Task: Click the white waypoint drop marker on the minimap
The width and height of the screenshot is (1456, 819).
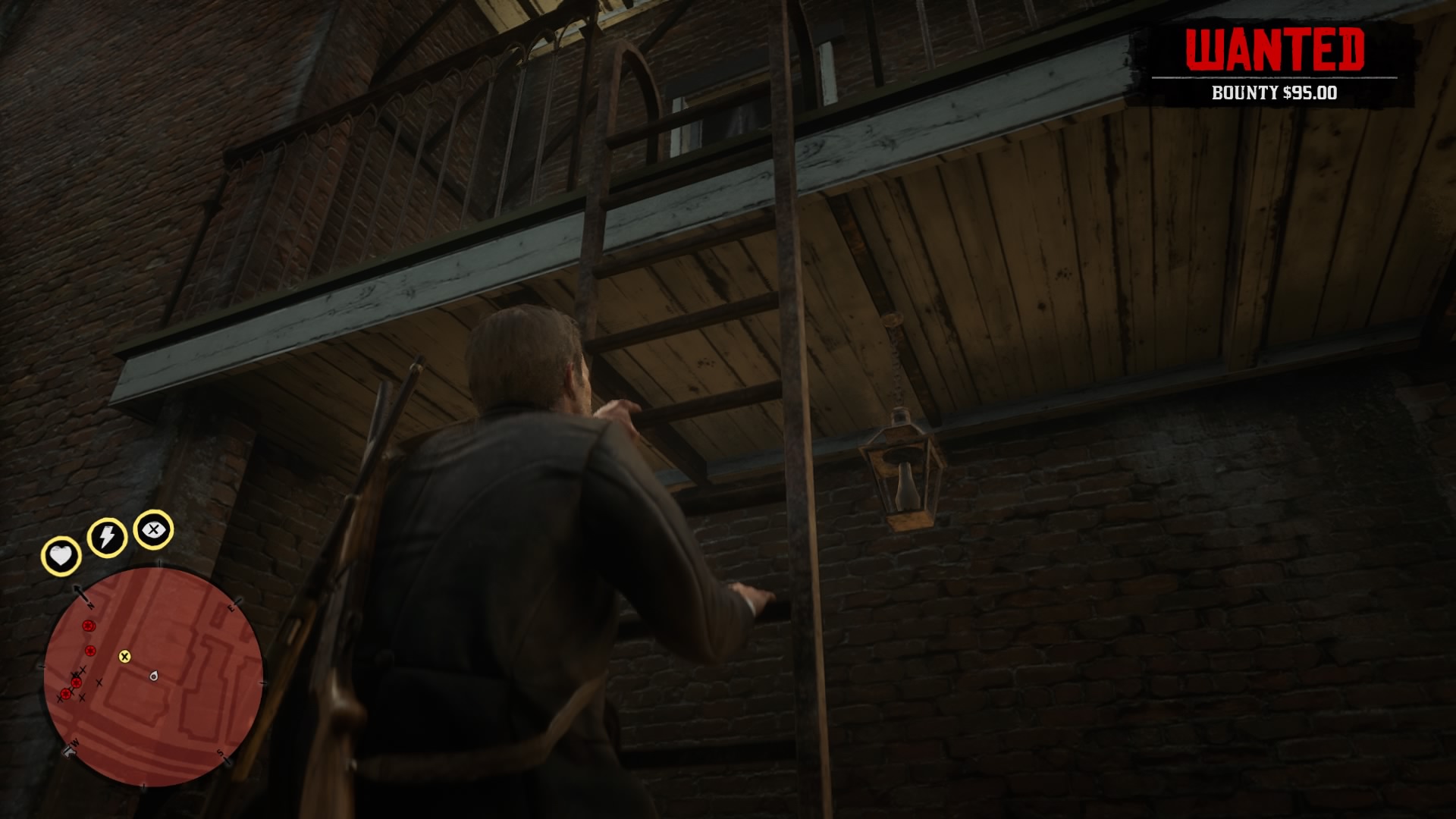Action: tap(153, 676)
